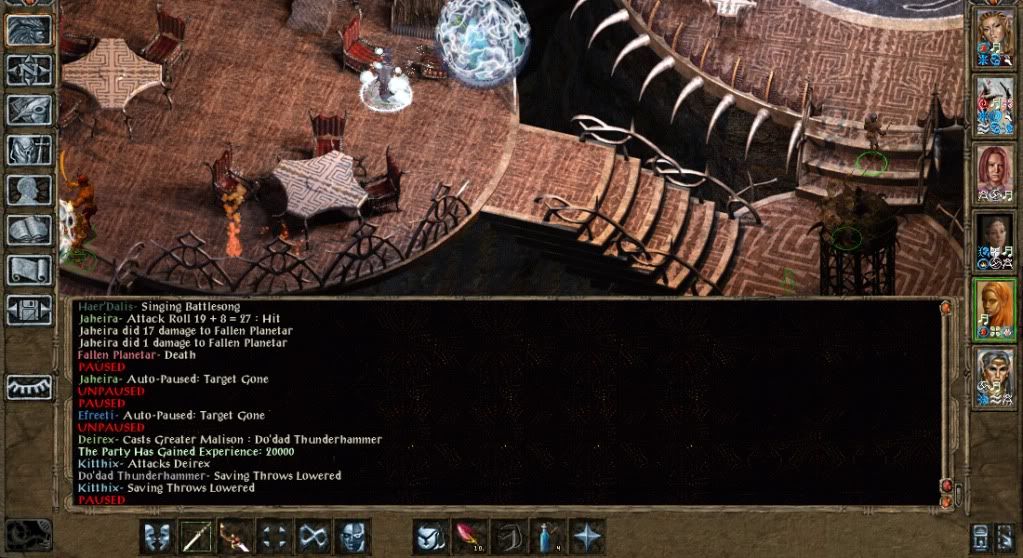Viewport: 1023px width, 558px height.
Task: Equip the staff weapon slot
Action: (196, 535)
